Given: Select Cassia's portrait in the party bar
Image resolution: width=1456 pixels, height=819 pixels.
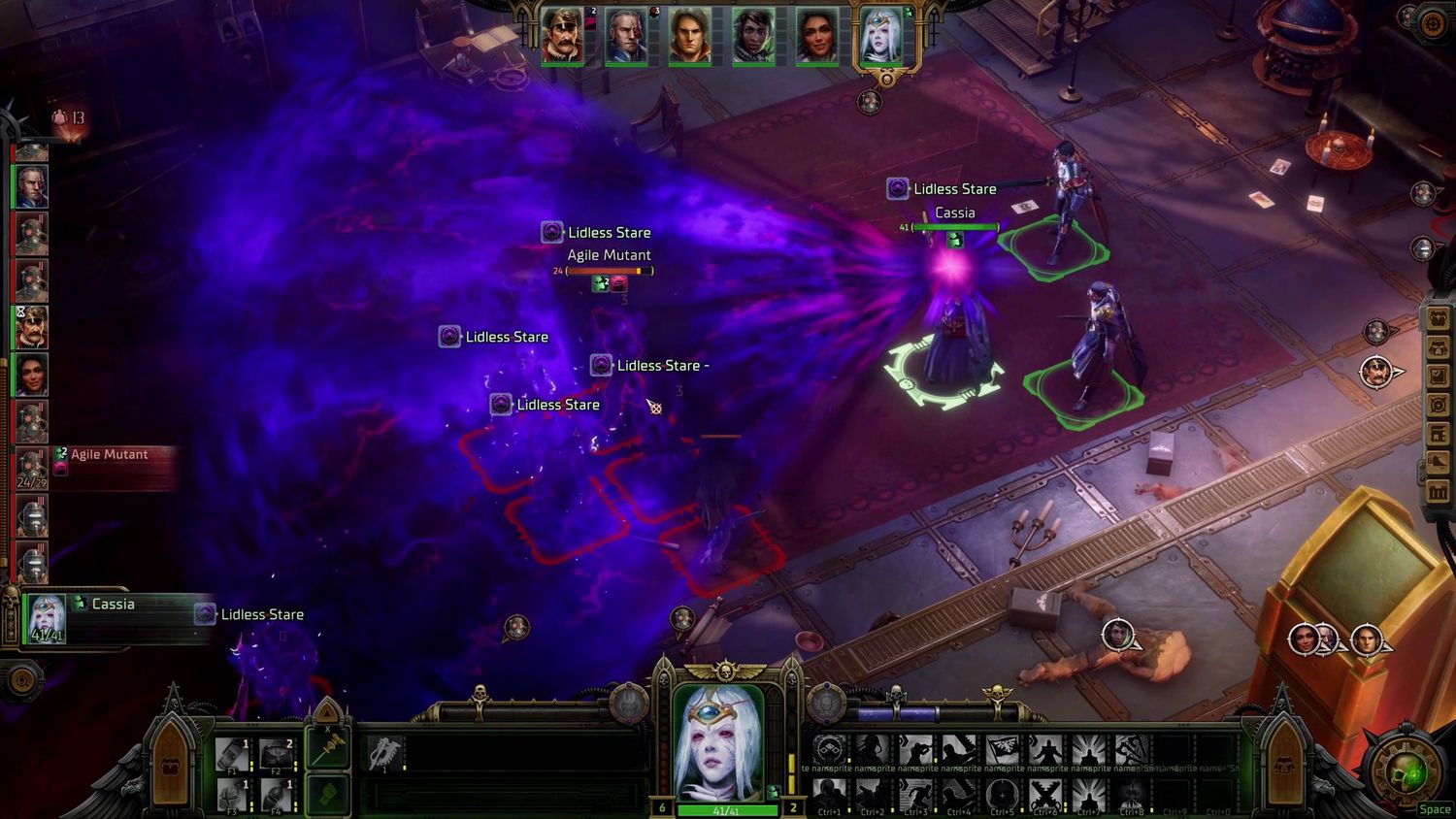Looking at the screenshot, I should point(881,39).
